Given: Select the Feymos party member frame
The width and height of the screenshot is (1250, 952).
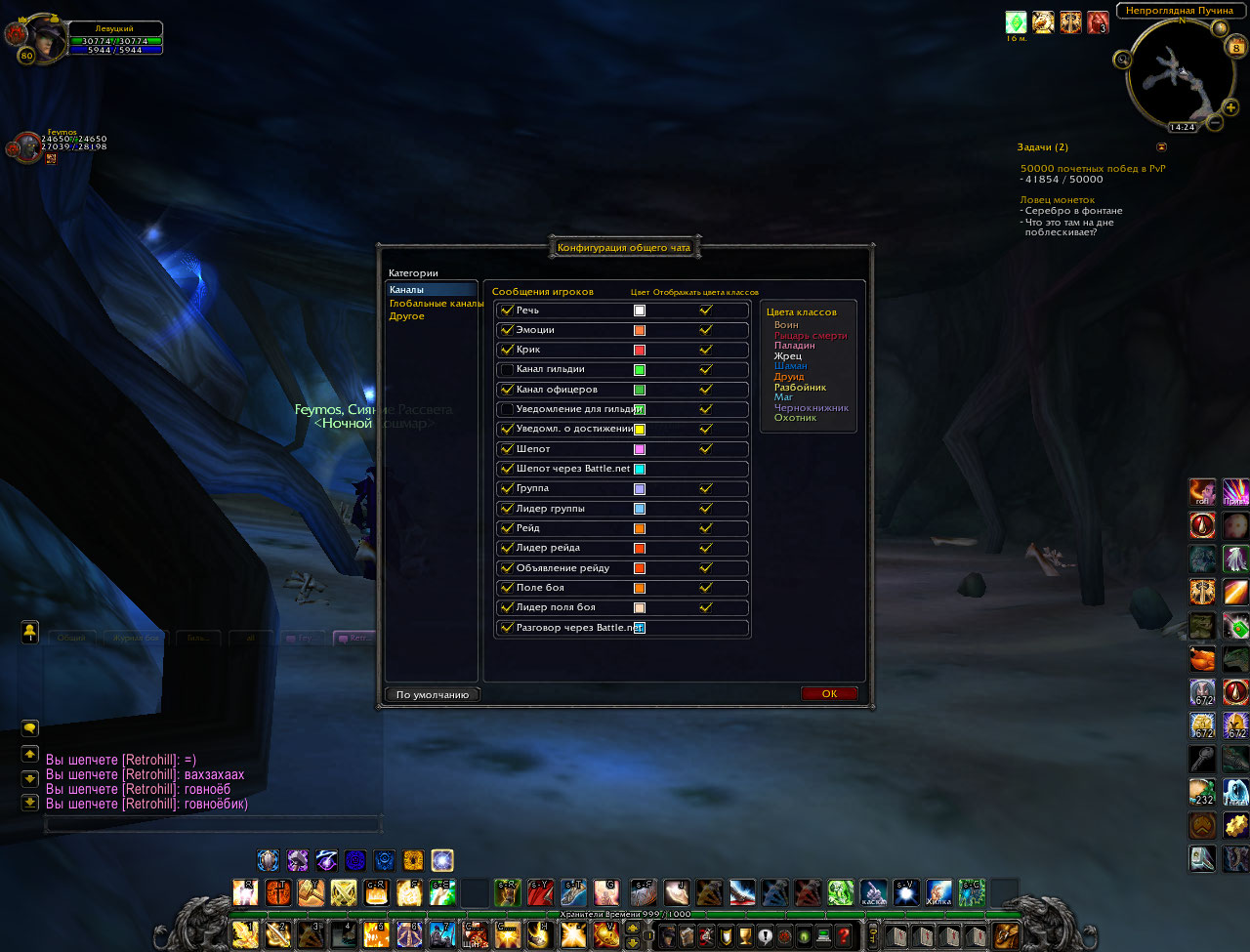Looking at the screenshot, I should click(27, 147).
